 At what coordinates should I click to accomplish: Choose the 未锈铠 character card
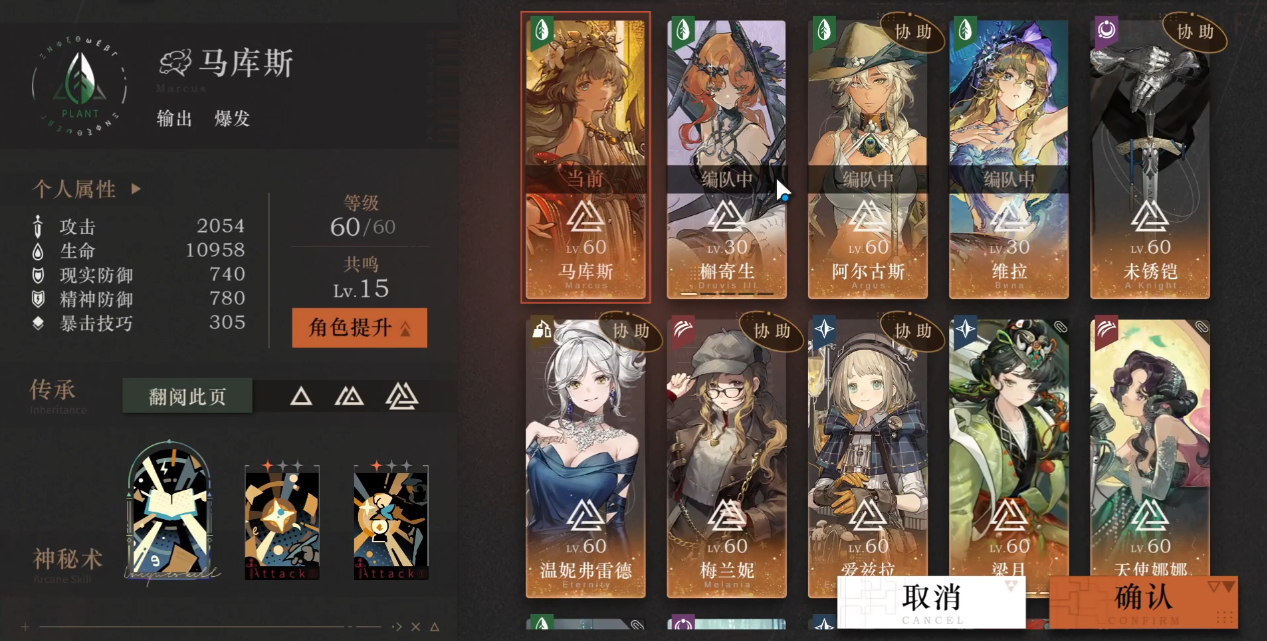pyautogui.click(x=1150, y=158)
